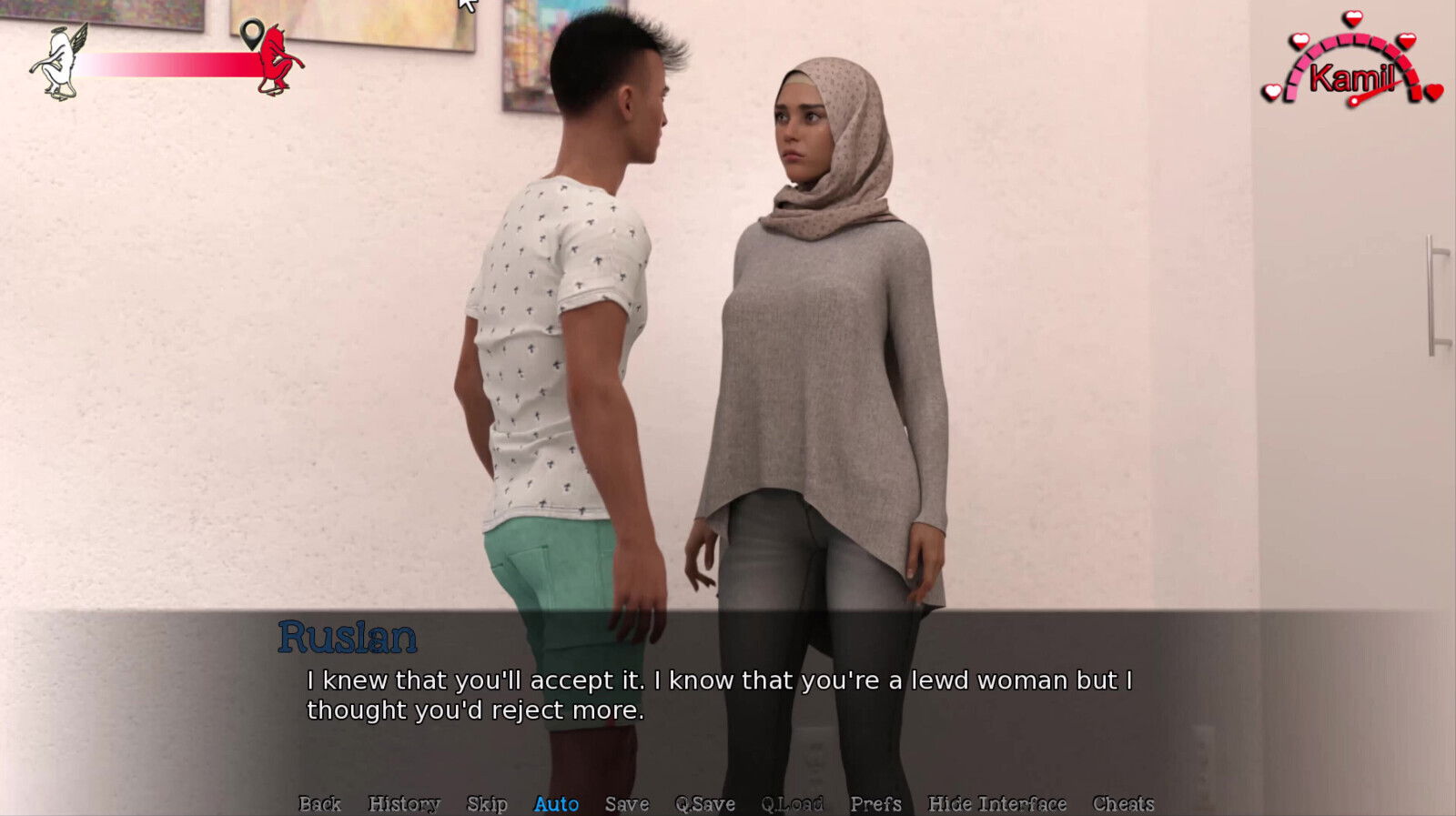
Task: Open the History screen
Action: point(403,804)
